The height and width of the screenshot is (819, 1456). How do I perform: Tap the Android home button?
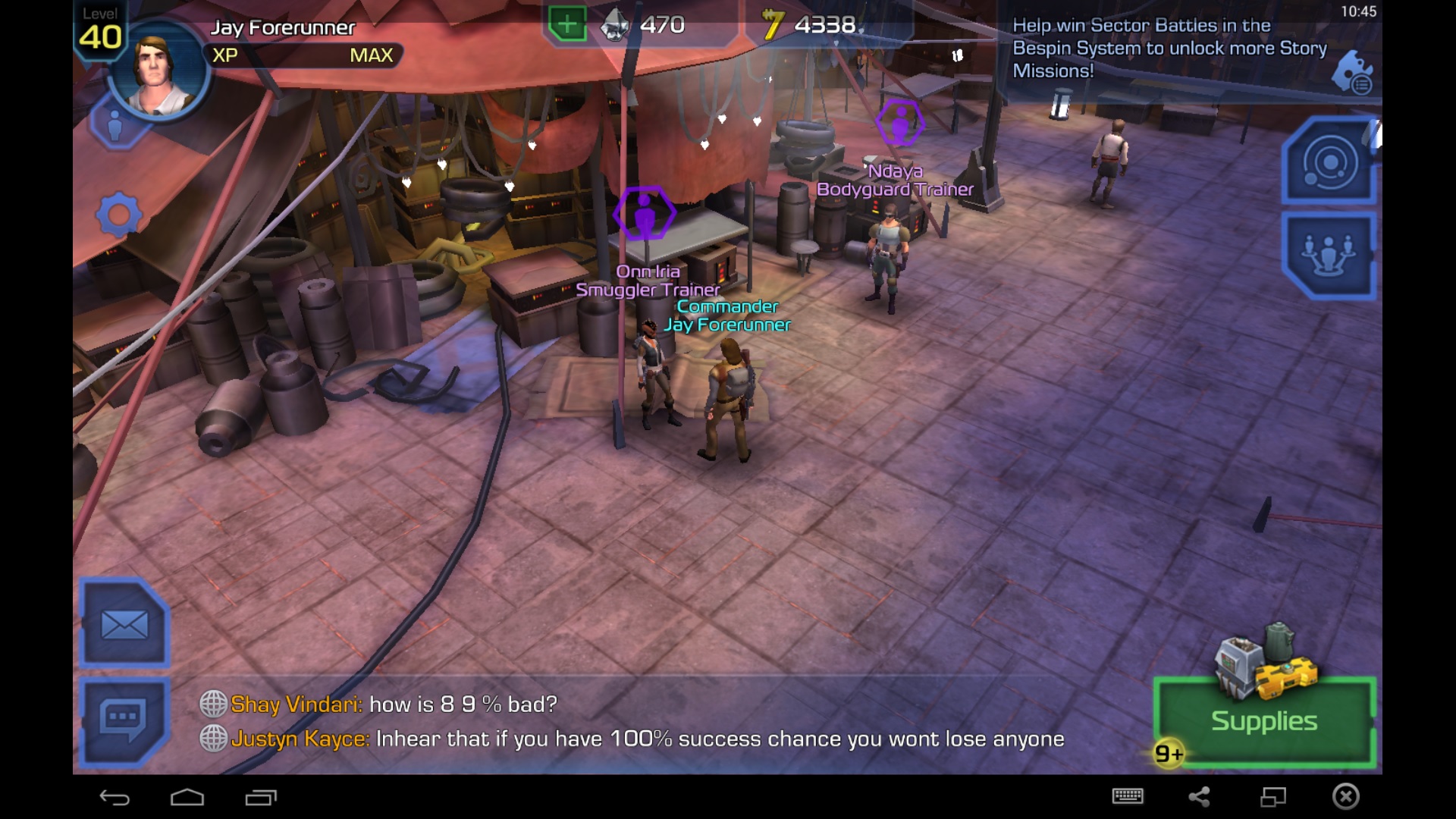[187, 797]
